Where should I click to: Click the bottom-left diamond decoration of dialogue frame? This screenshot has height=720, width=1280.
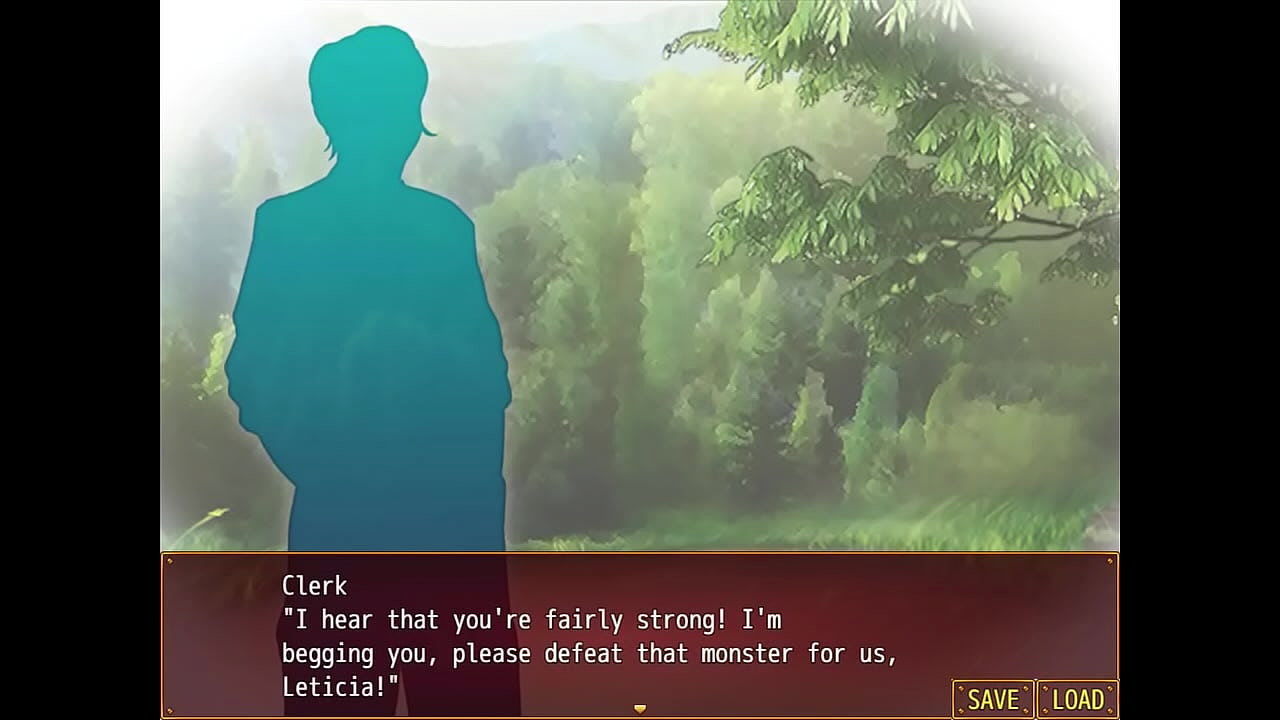pos(172,709)
